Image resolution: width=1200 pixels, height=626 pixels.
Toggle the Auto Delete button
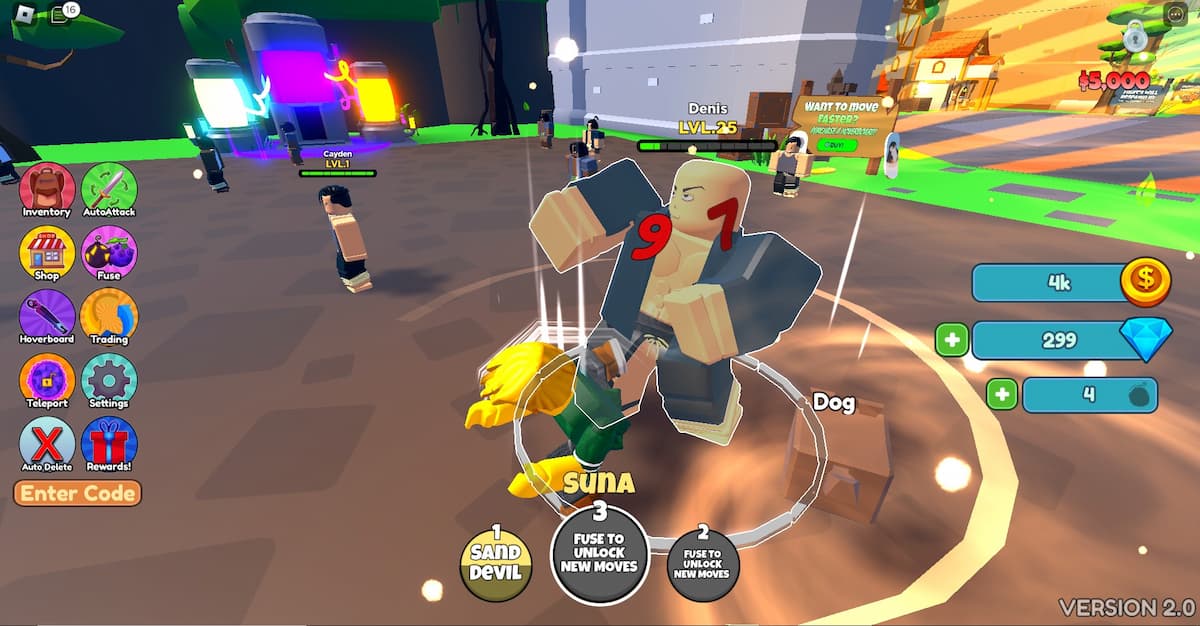coord(47,444)
